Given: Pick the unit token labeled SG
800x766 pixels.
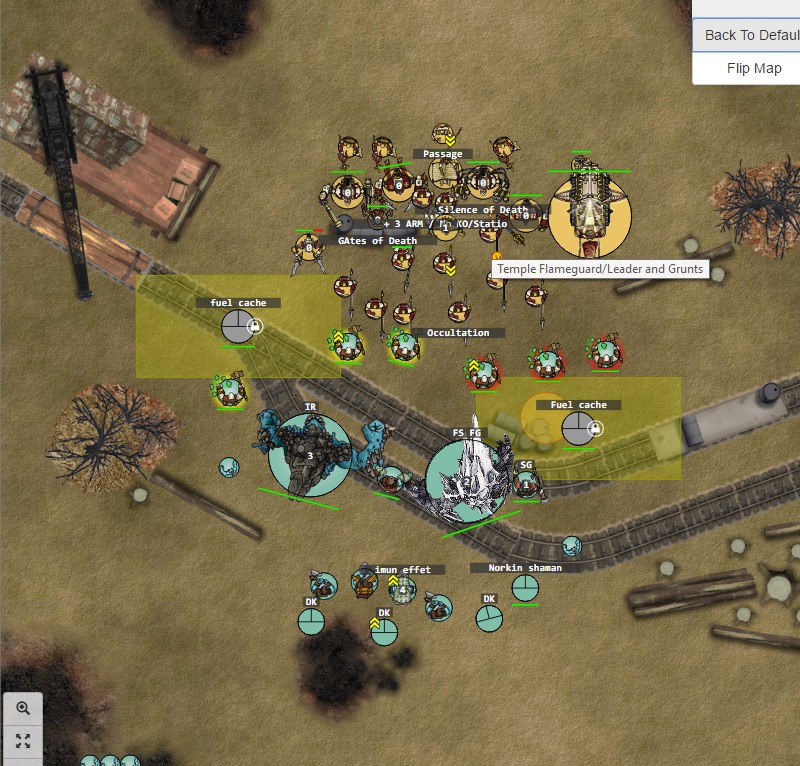Looking at the screenshot, I should pos(527,485).
